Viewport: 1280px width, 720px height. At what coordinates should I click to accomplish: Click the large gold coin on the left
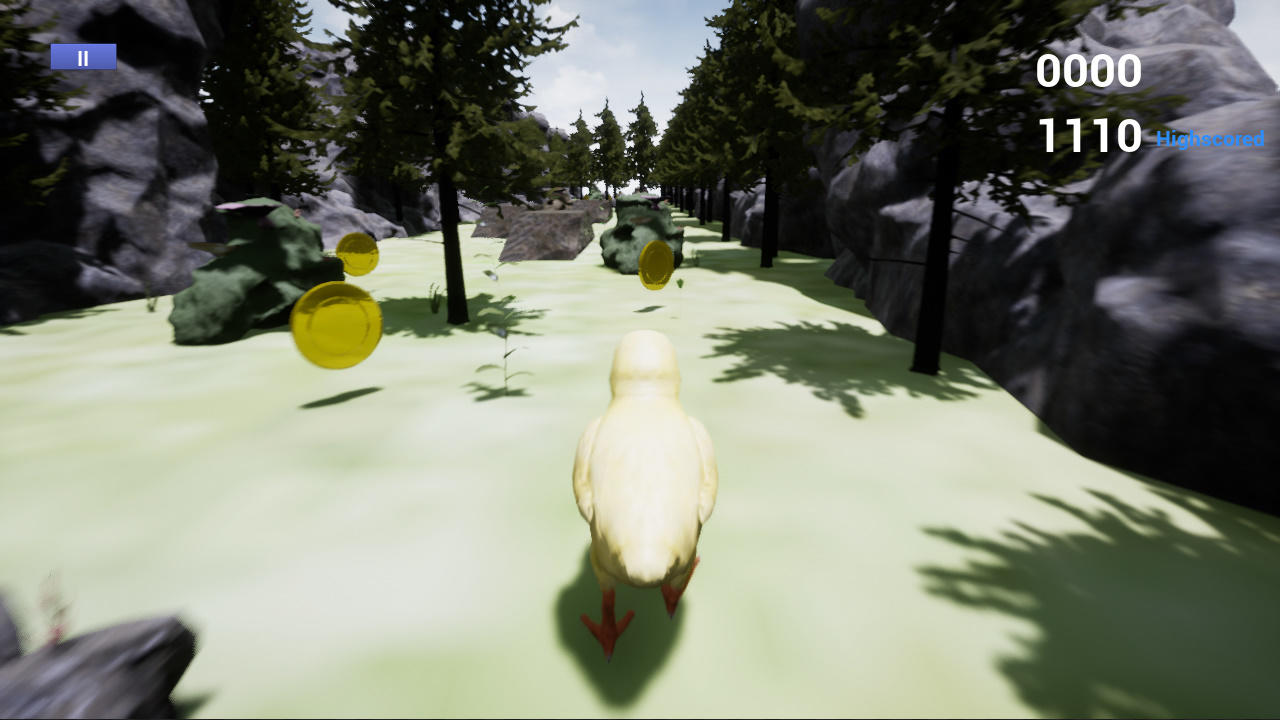(x=339, y=326)
